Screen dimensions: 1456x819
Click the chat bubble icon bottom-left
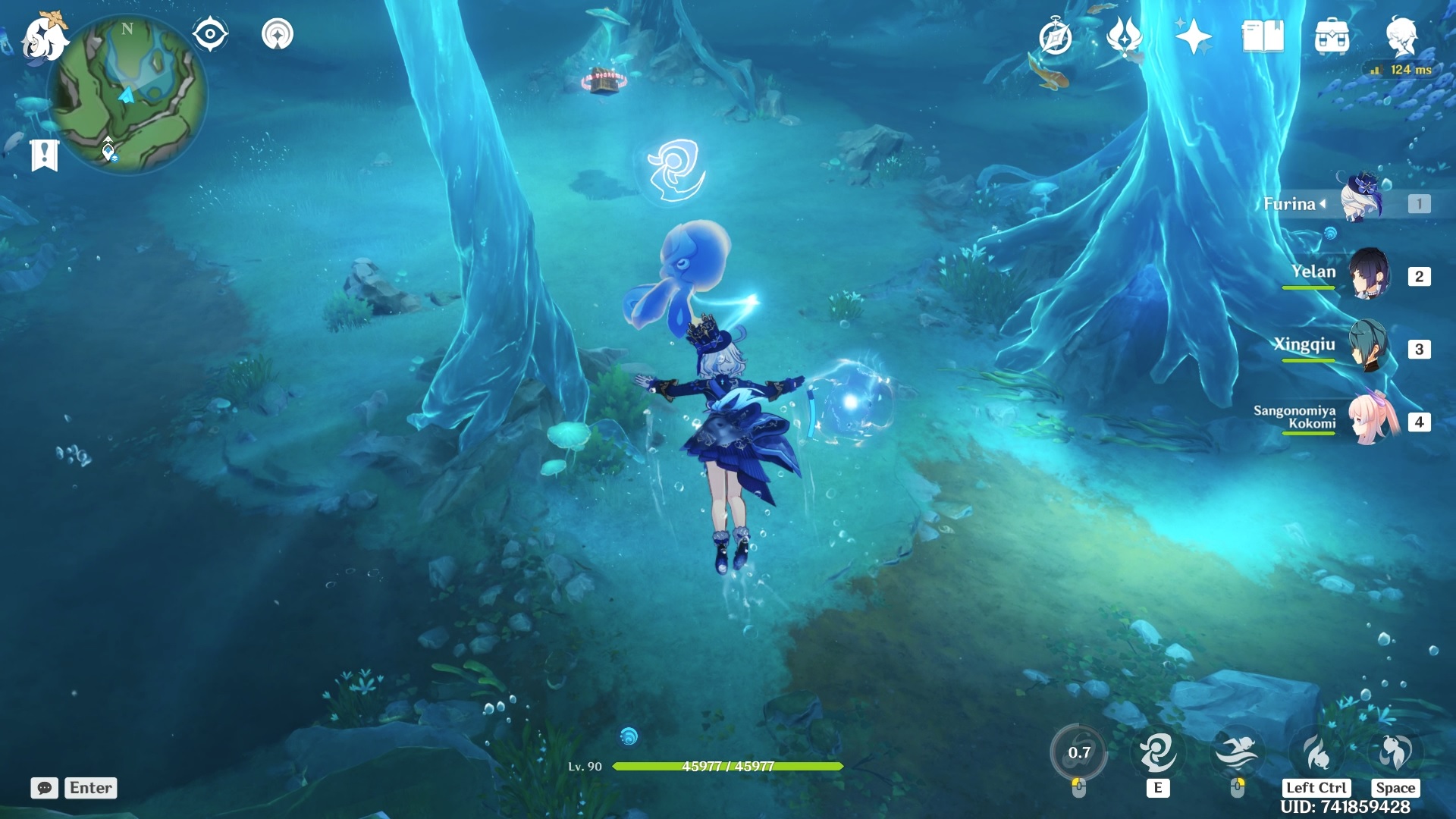45,789
